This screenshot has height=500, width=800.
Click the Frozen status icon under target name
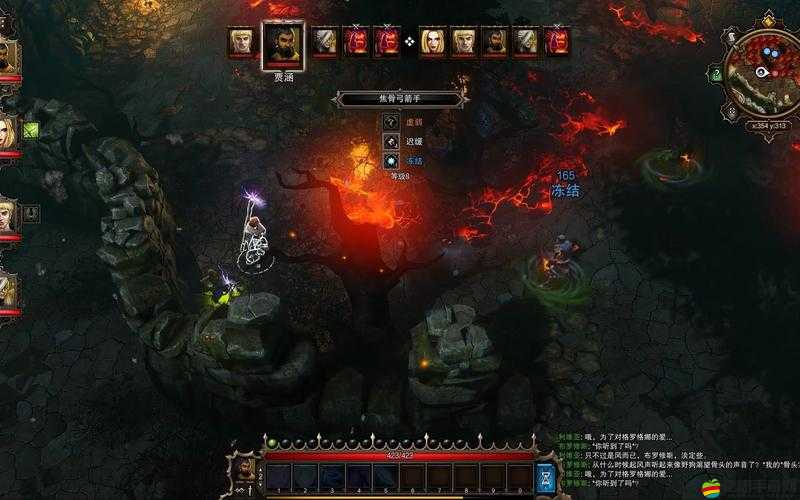click(392, 160)
